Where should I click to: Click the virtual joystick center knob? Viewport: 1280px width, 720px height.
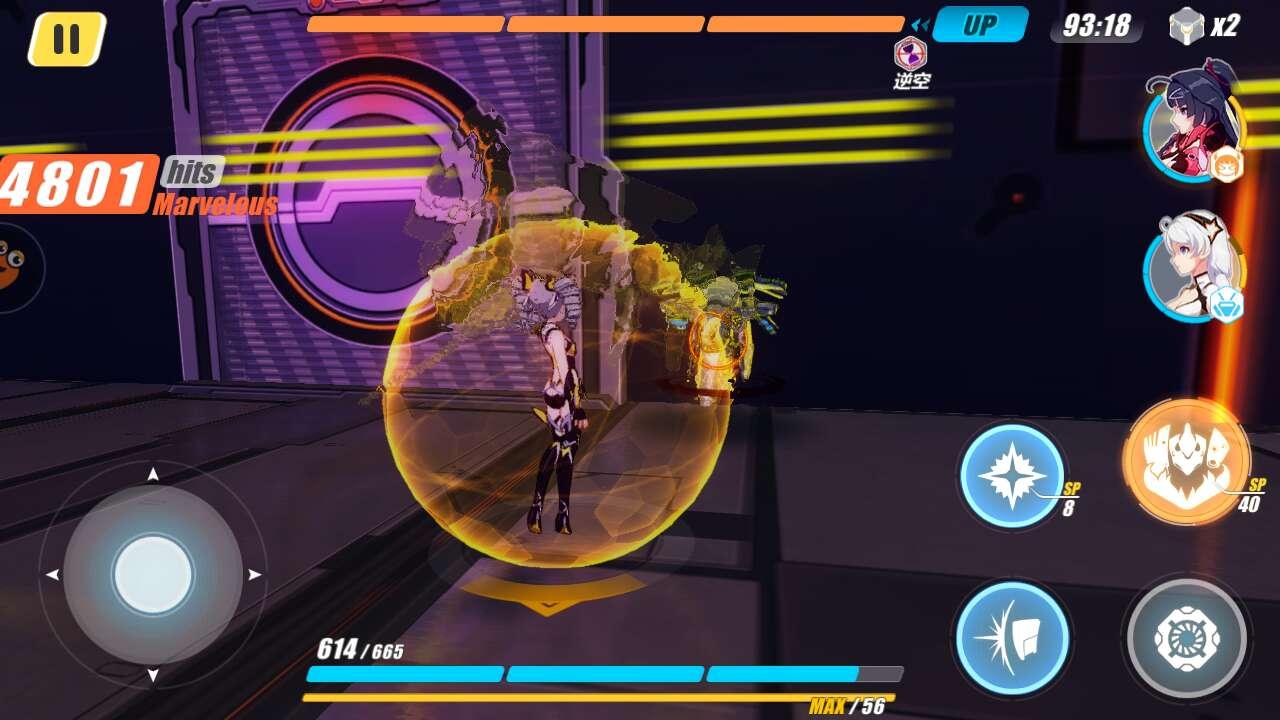[x=153, y=575]
